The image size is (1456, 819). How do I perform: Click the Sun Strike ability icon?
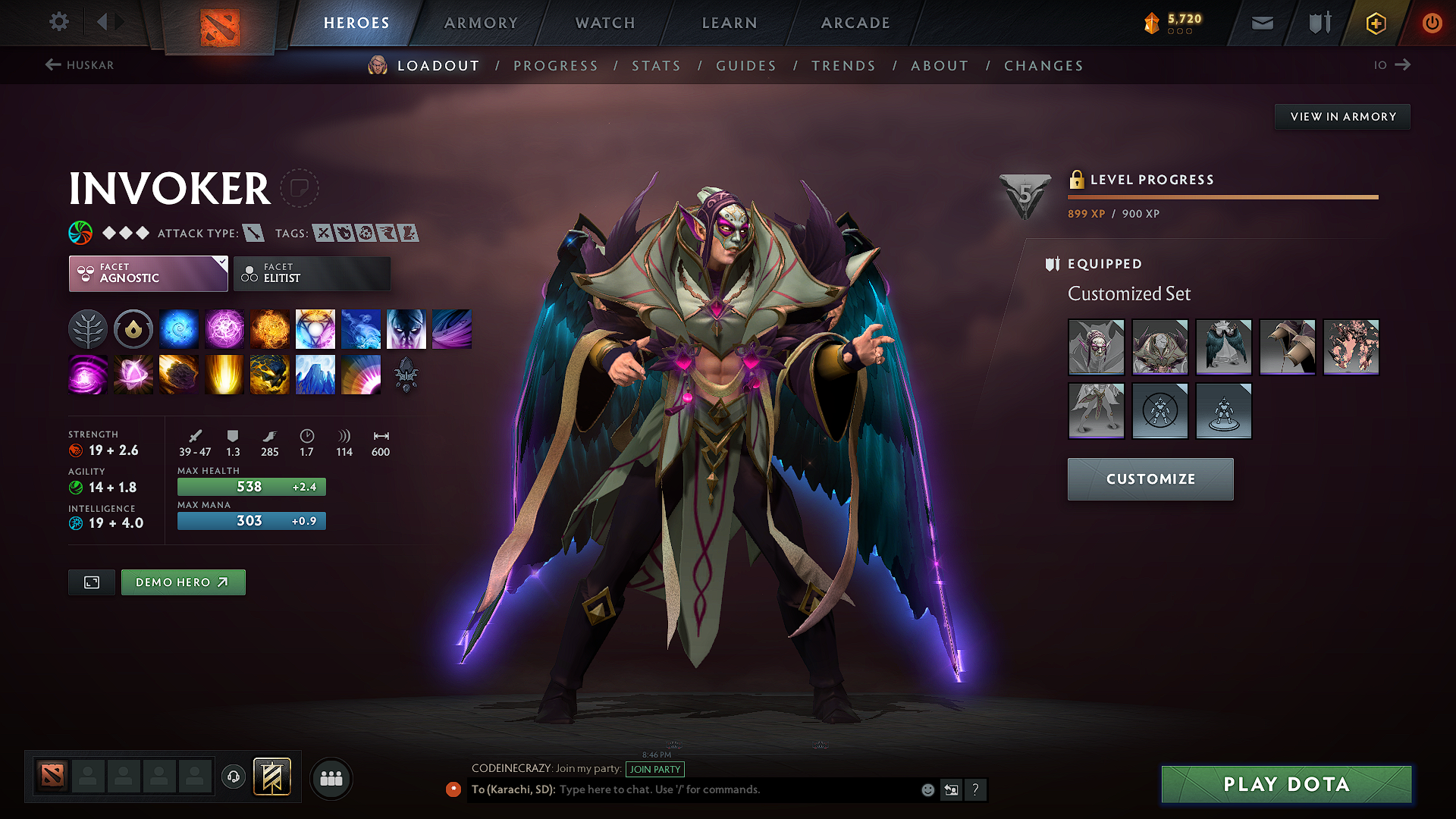pos(224,374)
